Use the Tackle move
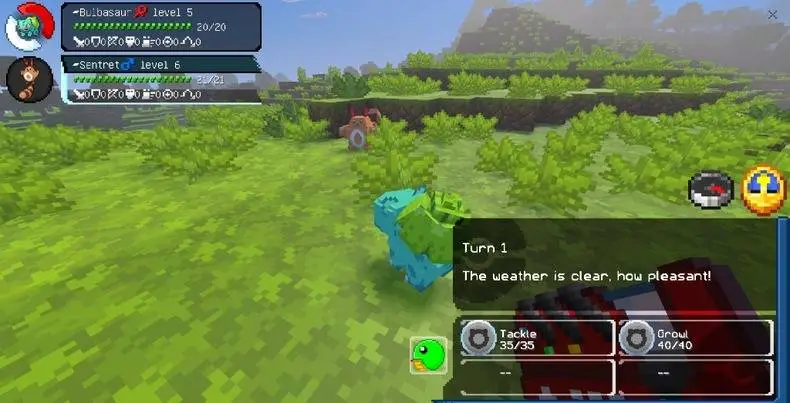The width and height of the screenshot is (790, 403). 537,338
